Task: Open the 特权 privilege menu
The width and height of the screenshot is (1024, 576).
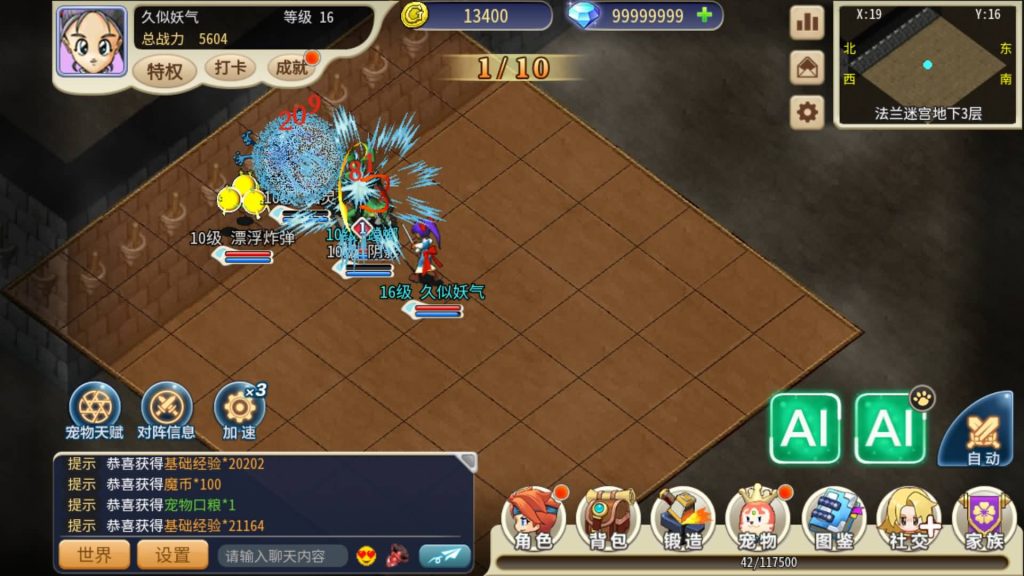Action: [164, 71]
